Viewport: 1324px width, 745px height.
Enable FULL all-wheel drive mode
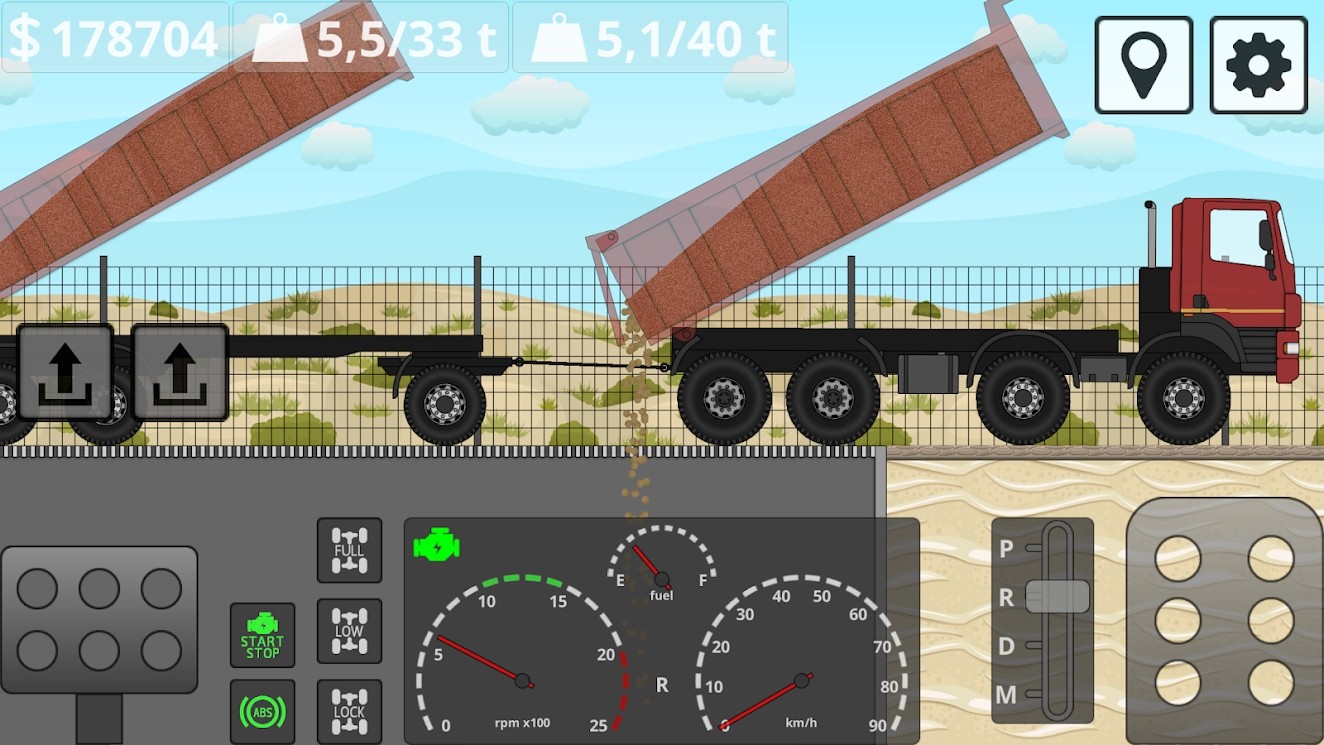(348, 551)
